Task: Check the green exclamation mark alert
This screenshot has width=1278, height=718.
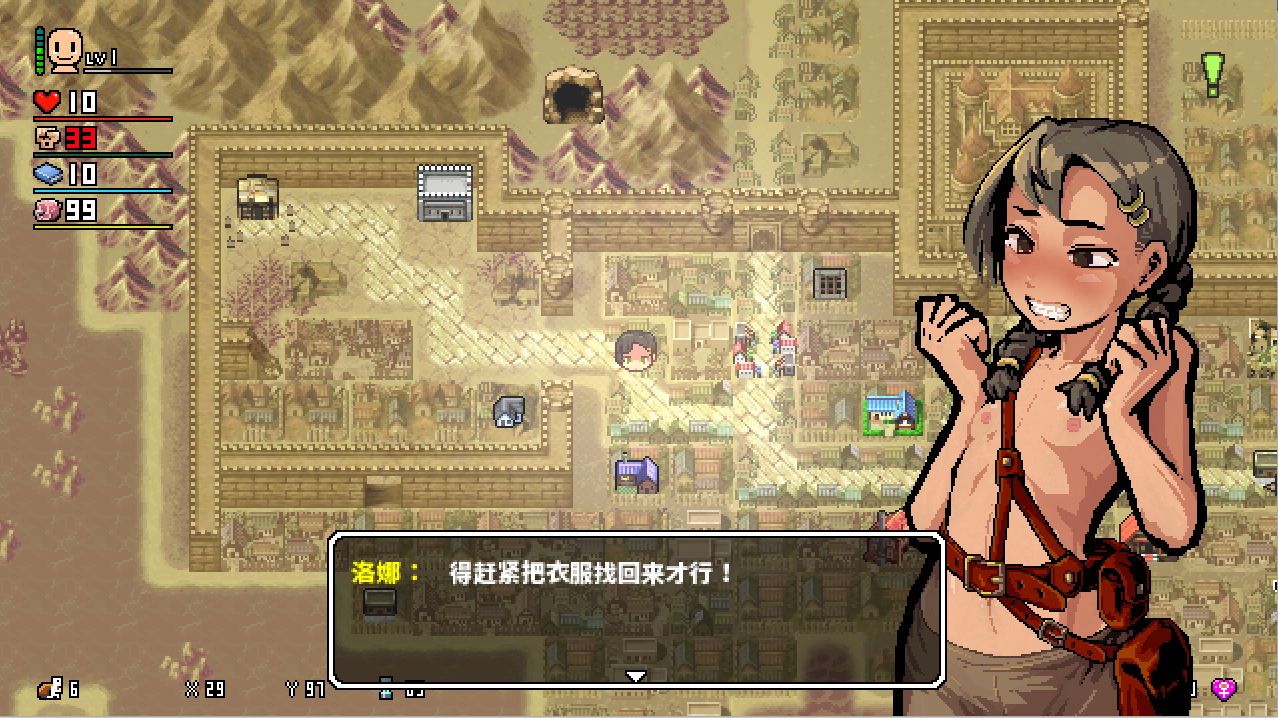Action: point(1213,75)
